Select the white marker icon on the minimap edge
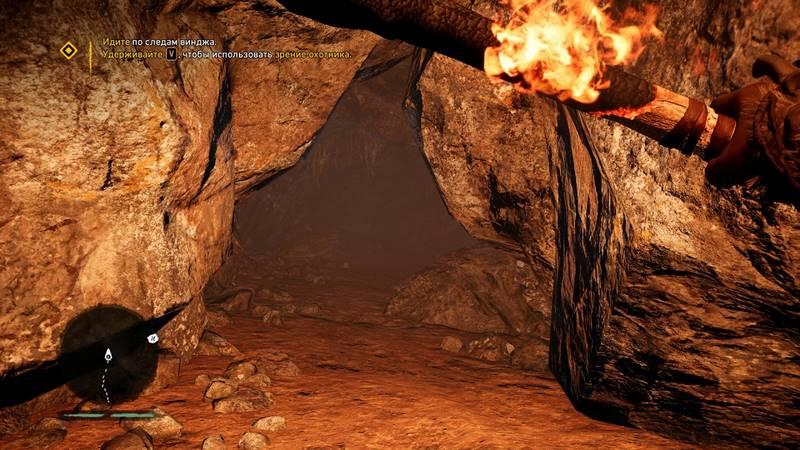The width and height of the screenshot is (800, 450). coord(153,339)
